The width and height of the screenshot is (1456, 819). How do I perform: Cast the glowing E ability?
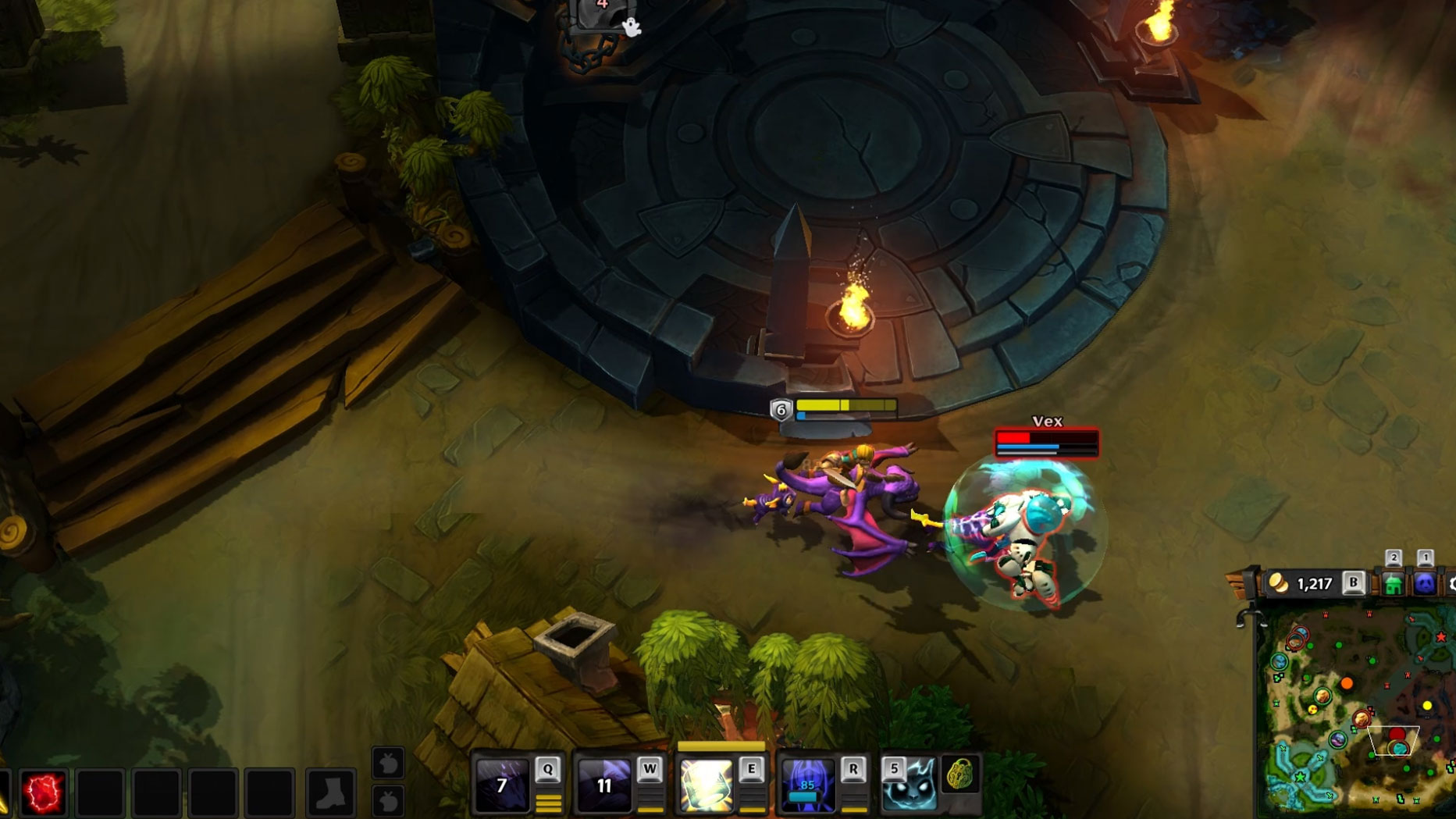(x=706, y=785)
